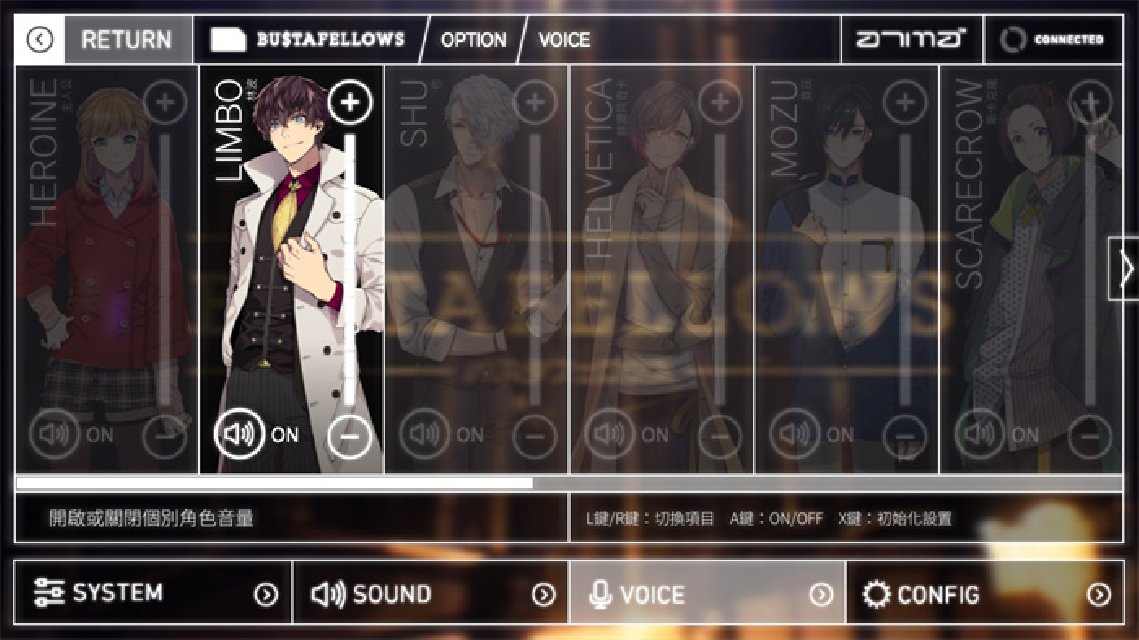Toggle Heroine's voice speaker icon
Screen dimensions: 1139x640
pyautogui.click(x=54, y=434)
